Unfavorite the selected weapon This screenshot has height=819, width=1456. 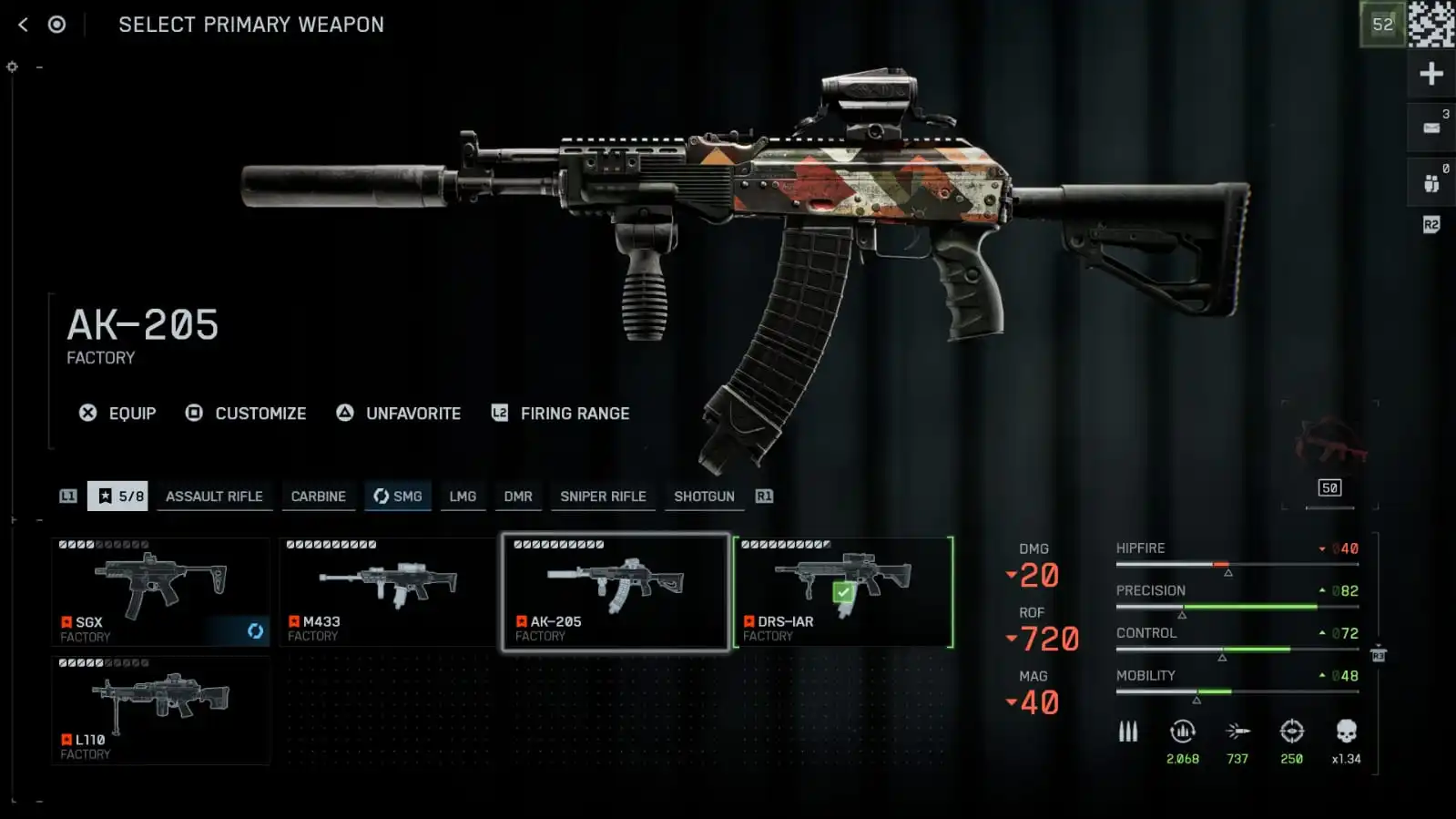tap(399, 414)
